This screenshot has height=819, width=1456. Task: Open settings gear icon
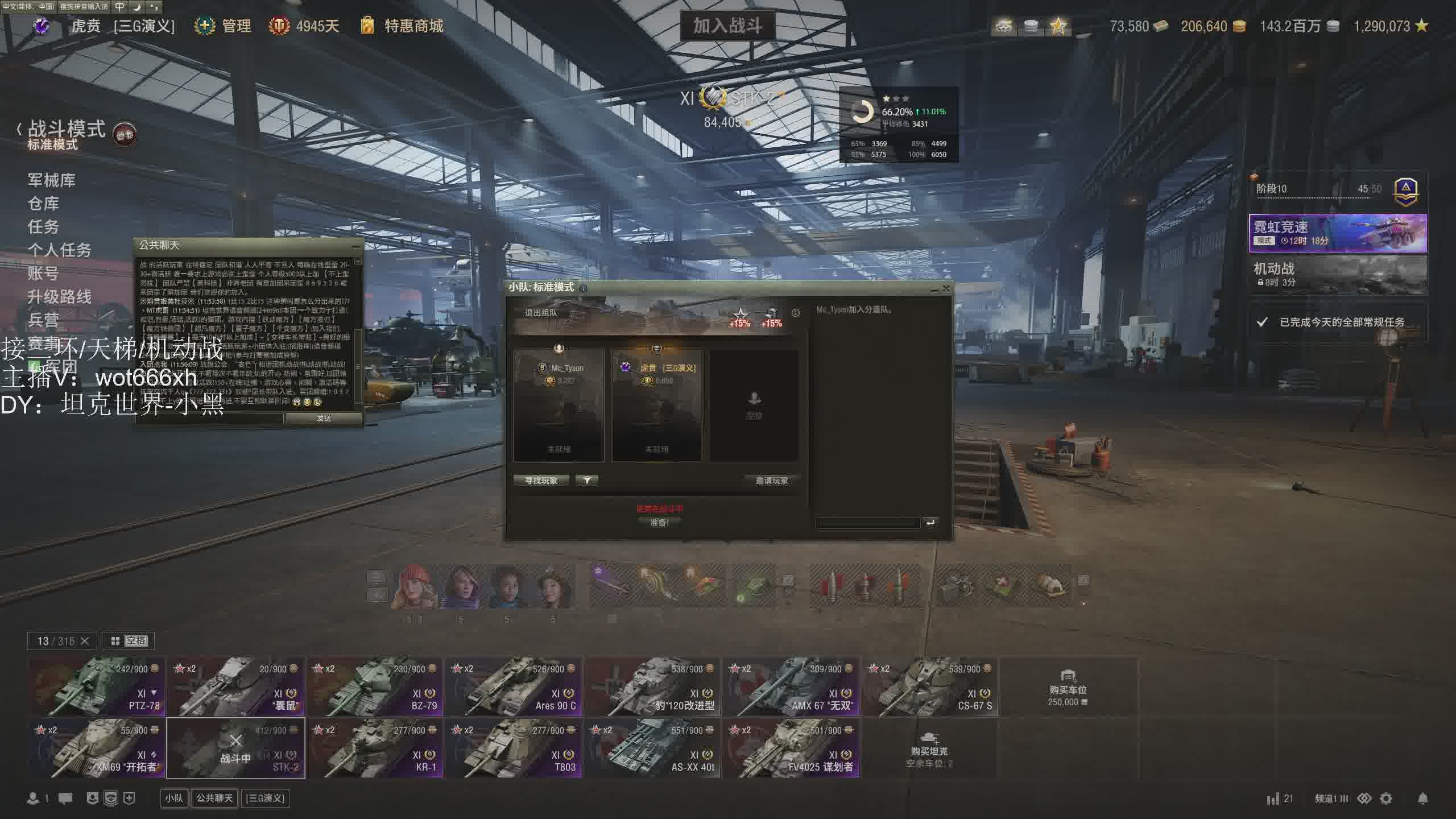pyautogui.click(x=1386, y=799)
